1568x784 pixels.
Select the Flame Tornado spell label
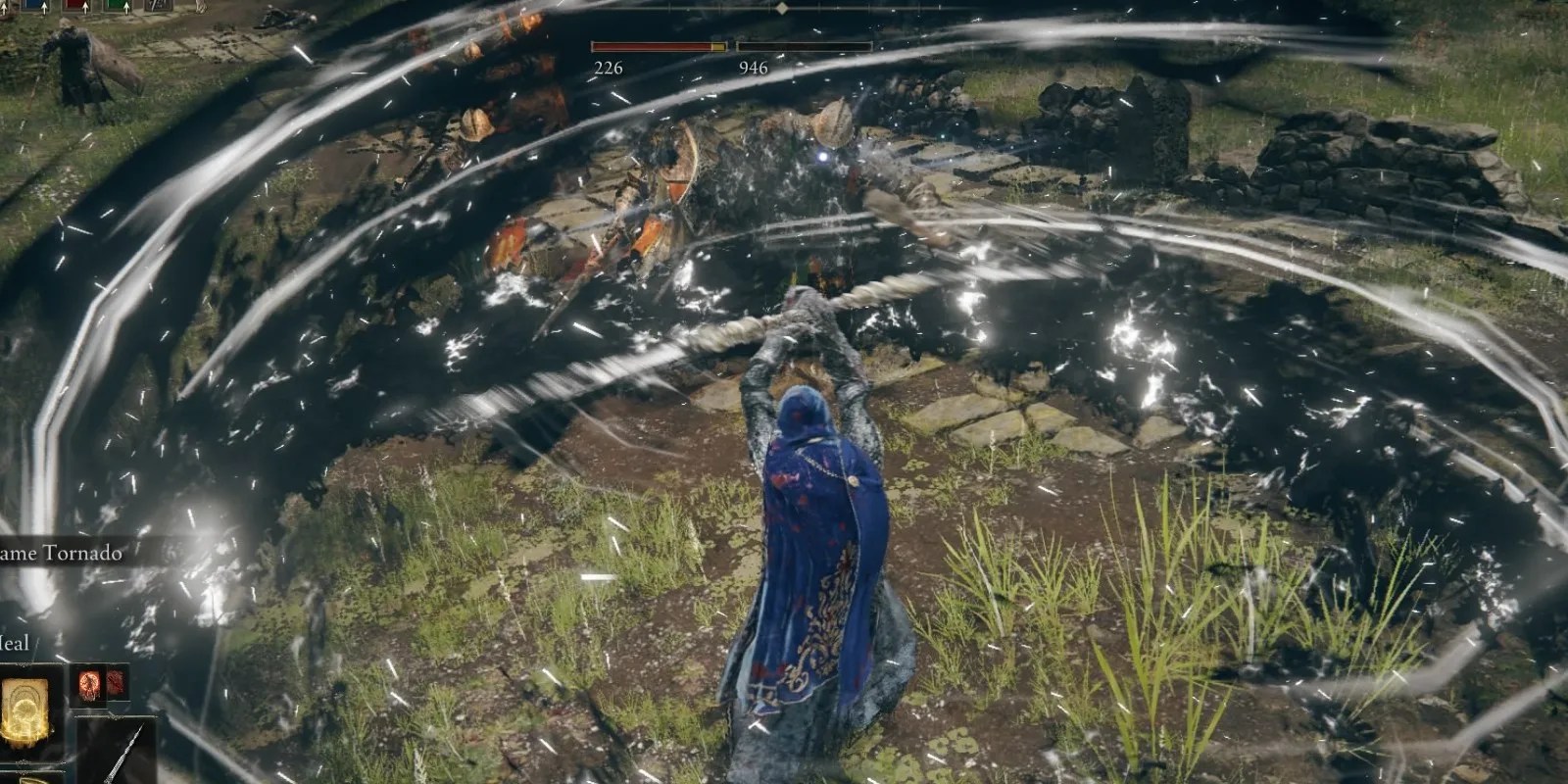click(x=59, y=552)
